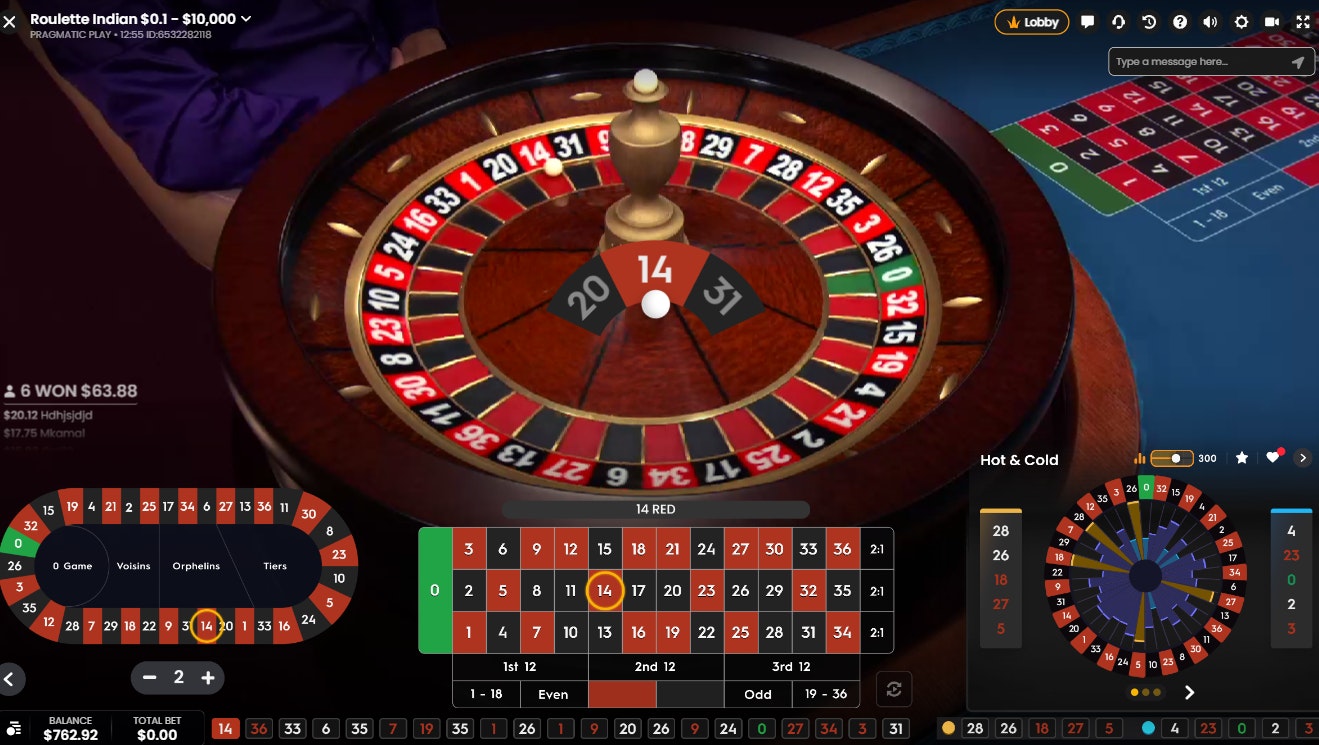The image size is (1319, 745).
Task: Select the Hot & Cold tab
Action: pyautogui.click(x=1019, y=460)
